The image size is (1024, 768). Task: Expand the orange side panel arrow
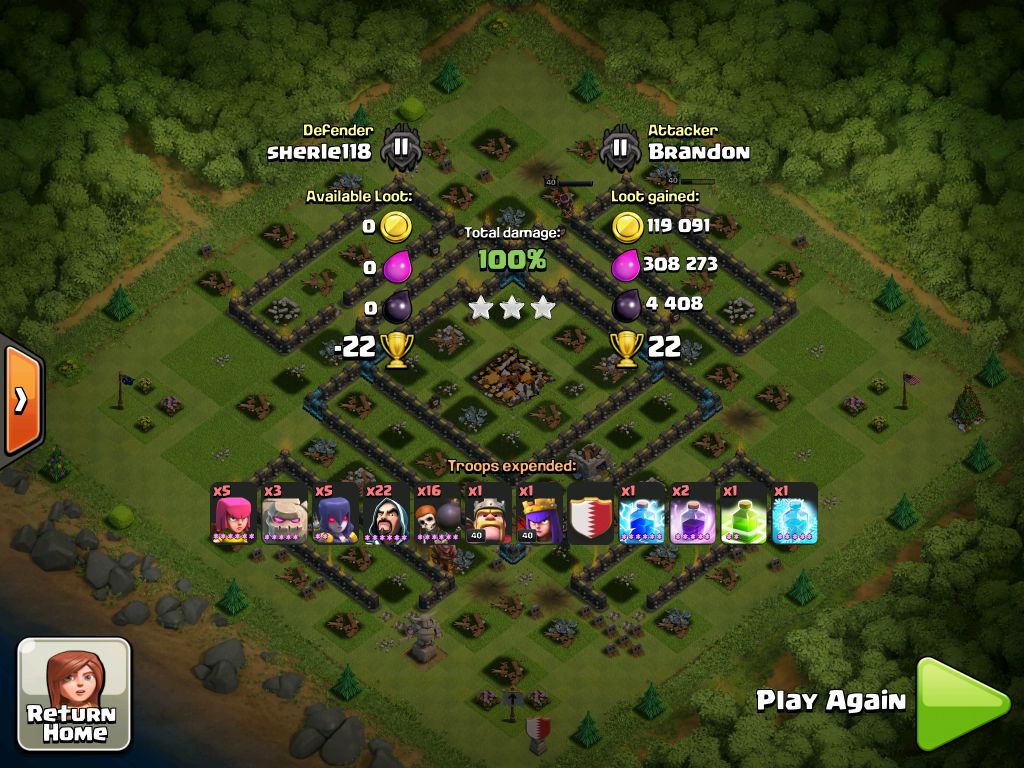[x=21, y=400]
